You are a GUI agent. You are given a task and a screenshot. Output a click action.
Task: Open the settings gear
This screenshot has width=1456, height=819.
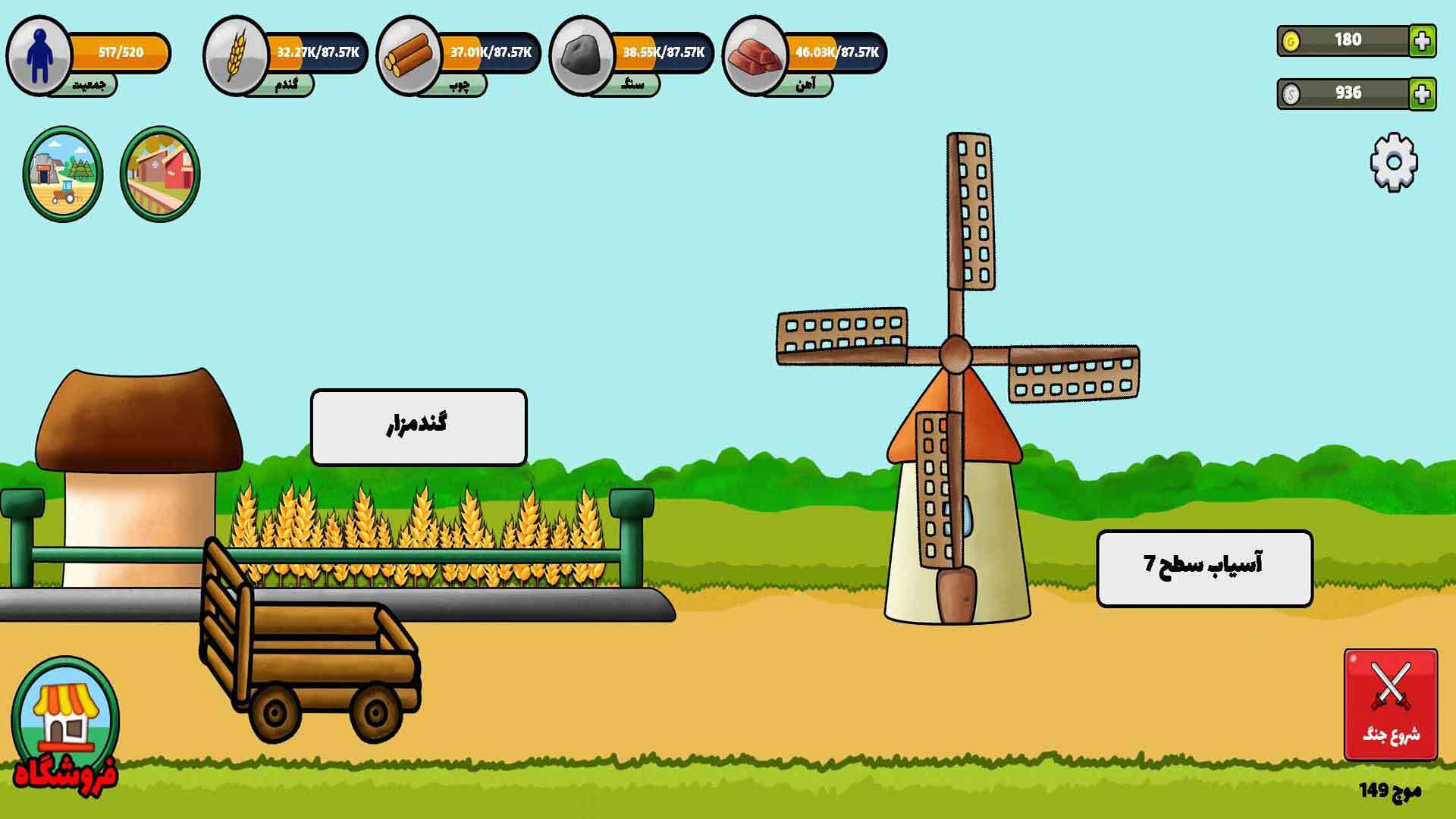coord(1394,162)
